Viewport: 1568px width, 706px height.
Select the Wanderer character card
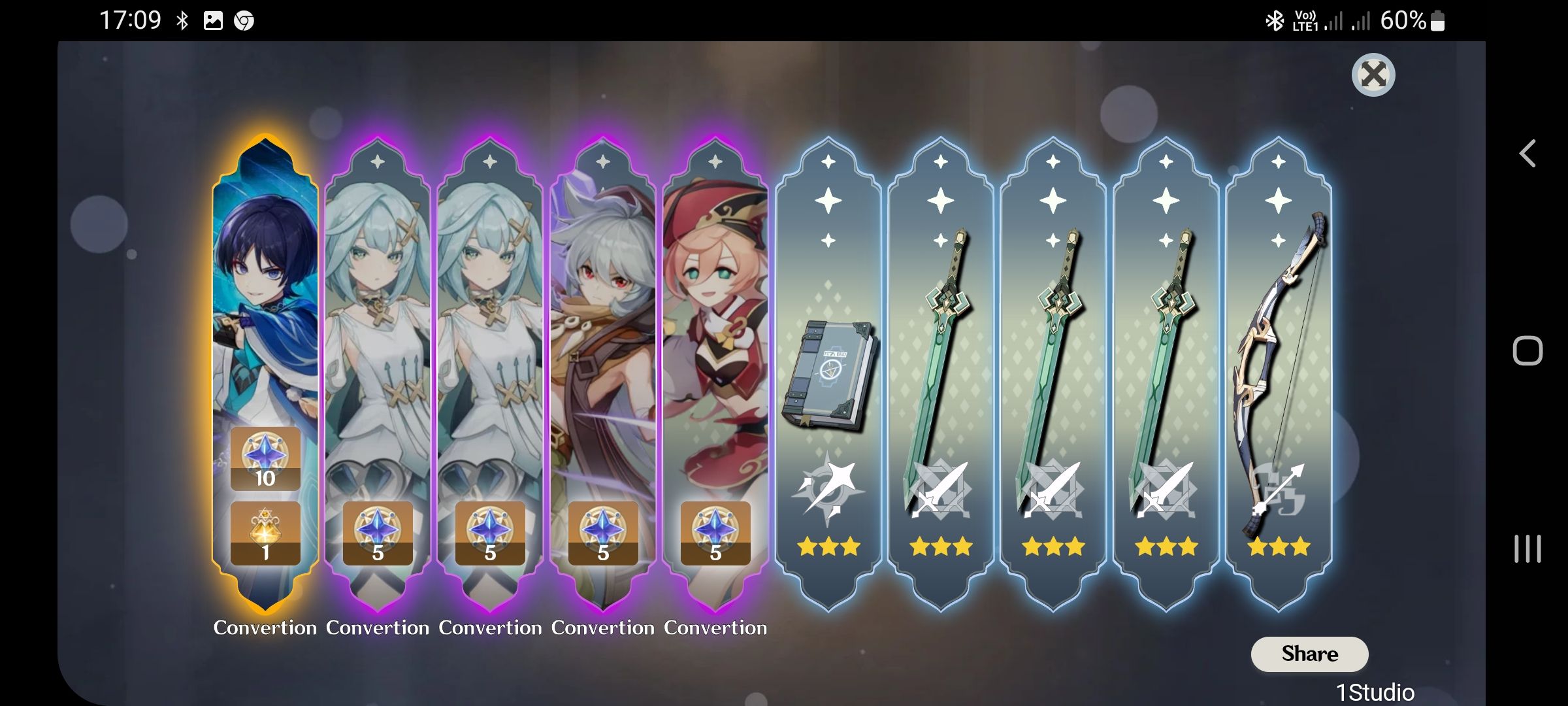tap(265, 294)
